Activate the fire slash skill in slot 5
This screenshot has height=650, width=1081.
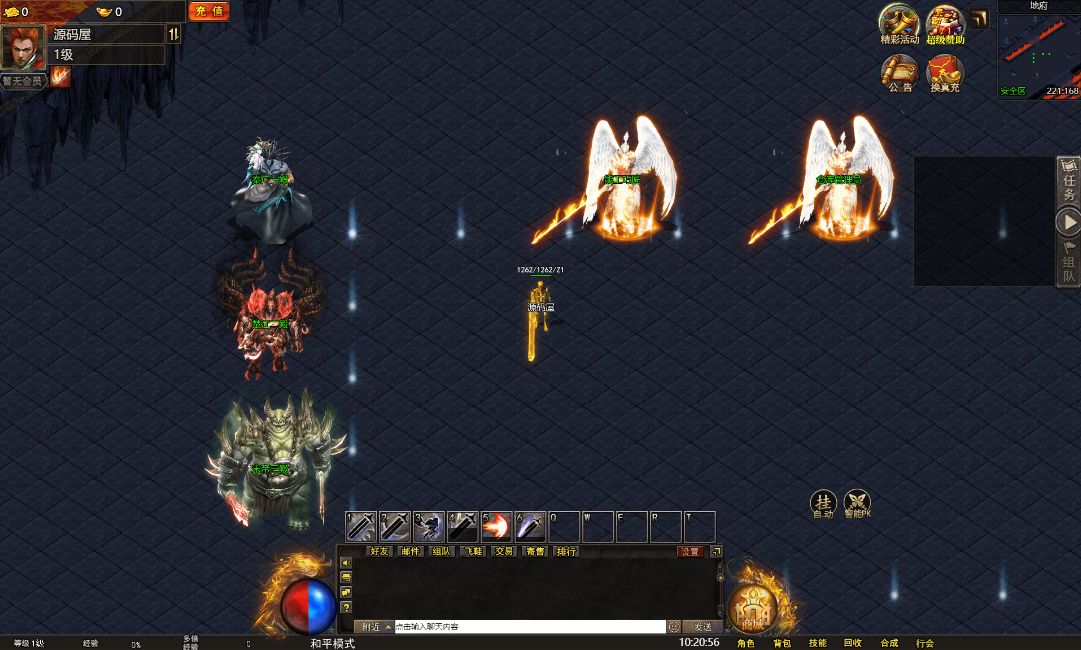point(496,526)
